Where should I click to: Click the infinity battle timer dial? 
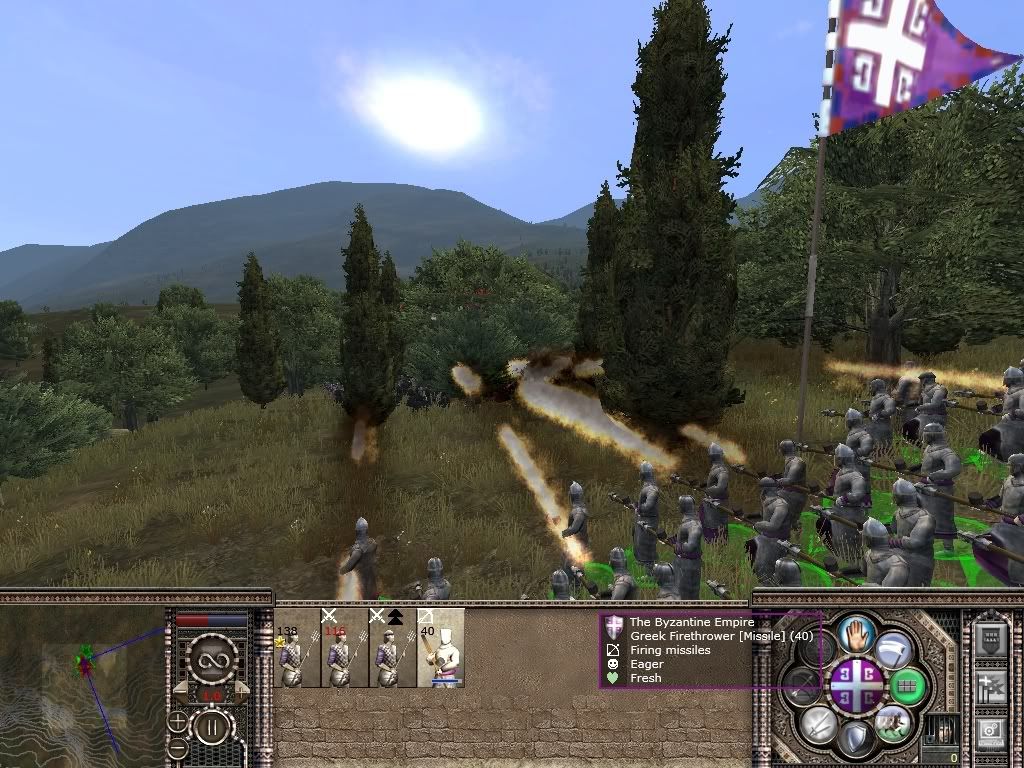(x=212, y=657)
